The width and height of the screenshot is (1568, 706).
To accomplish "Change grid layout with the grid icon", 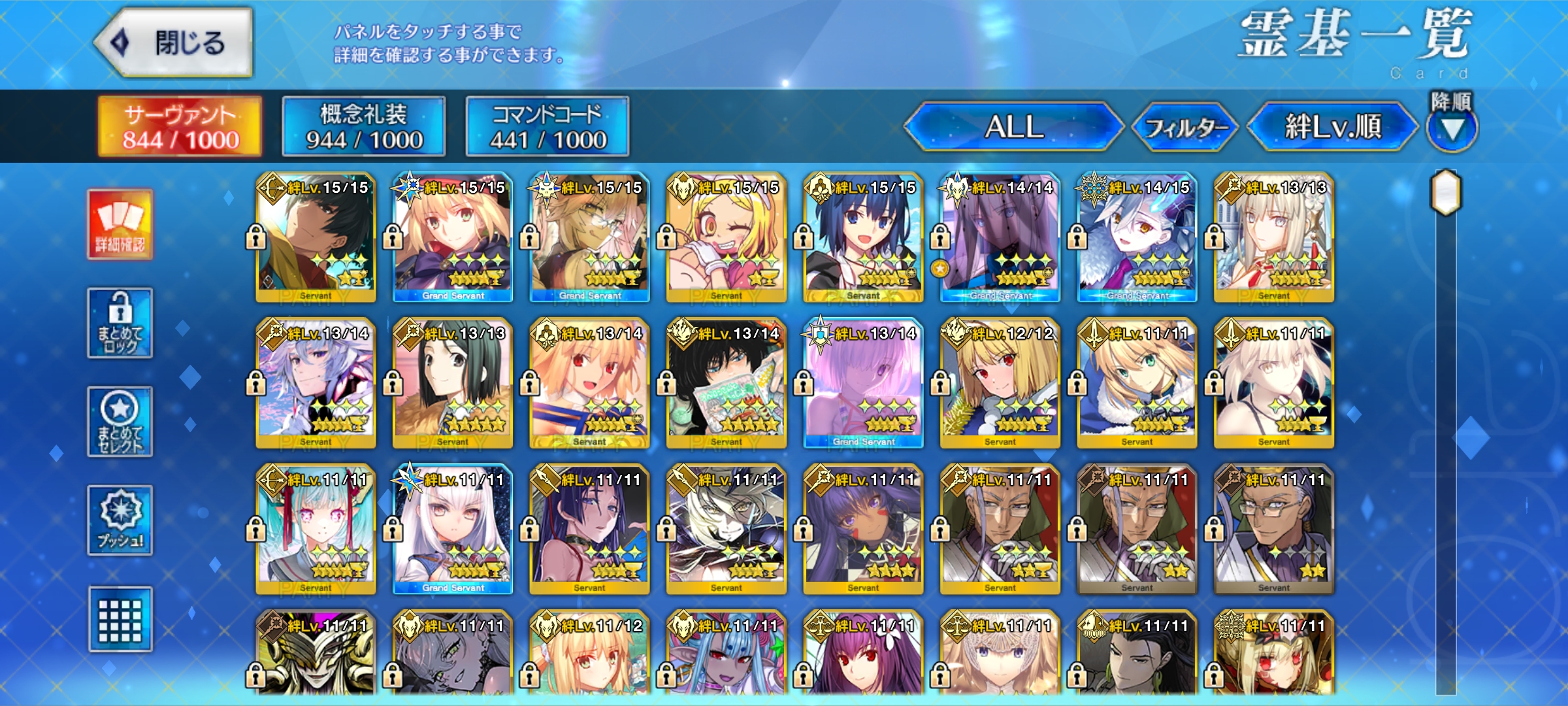I will coord(120,619).
